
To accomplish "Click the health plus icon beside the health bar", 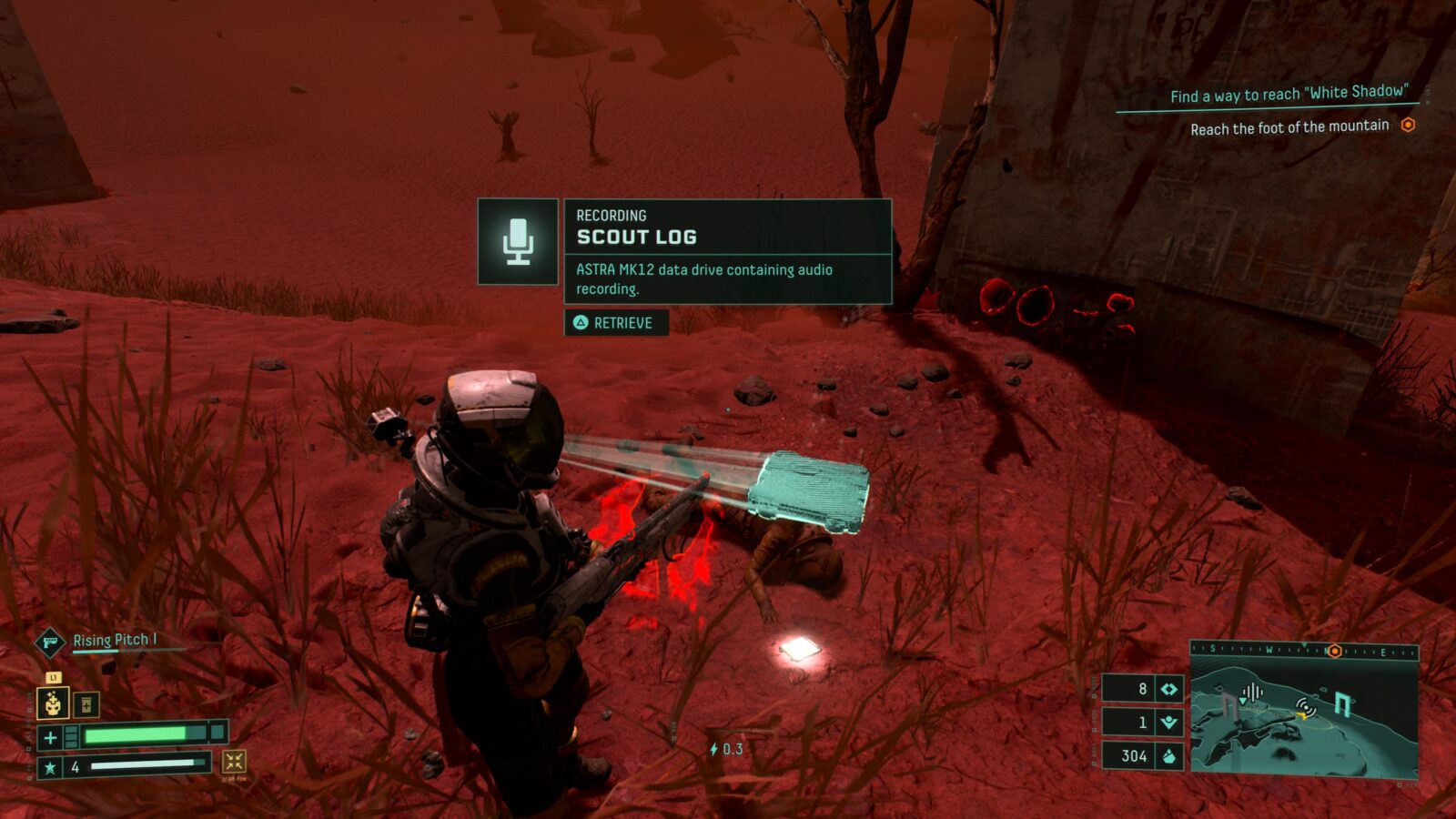I will 50,736.
